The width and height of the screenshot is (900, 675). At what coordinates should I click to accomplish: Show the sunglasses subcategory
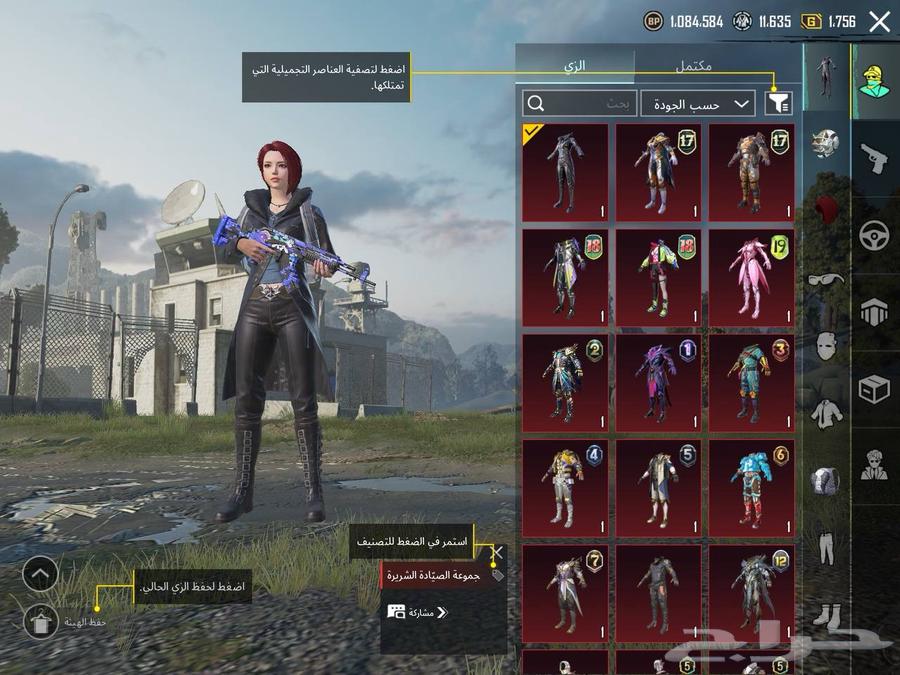pos(825,280)
